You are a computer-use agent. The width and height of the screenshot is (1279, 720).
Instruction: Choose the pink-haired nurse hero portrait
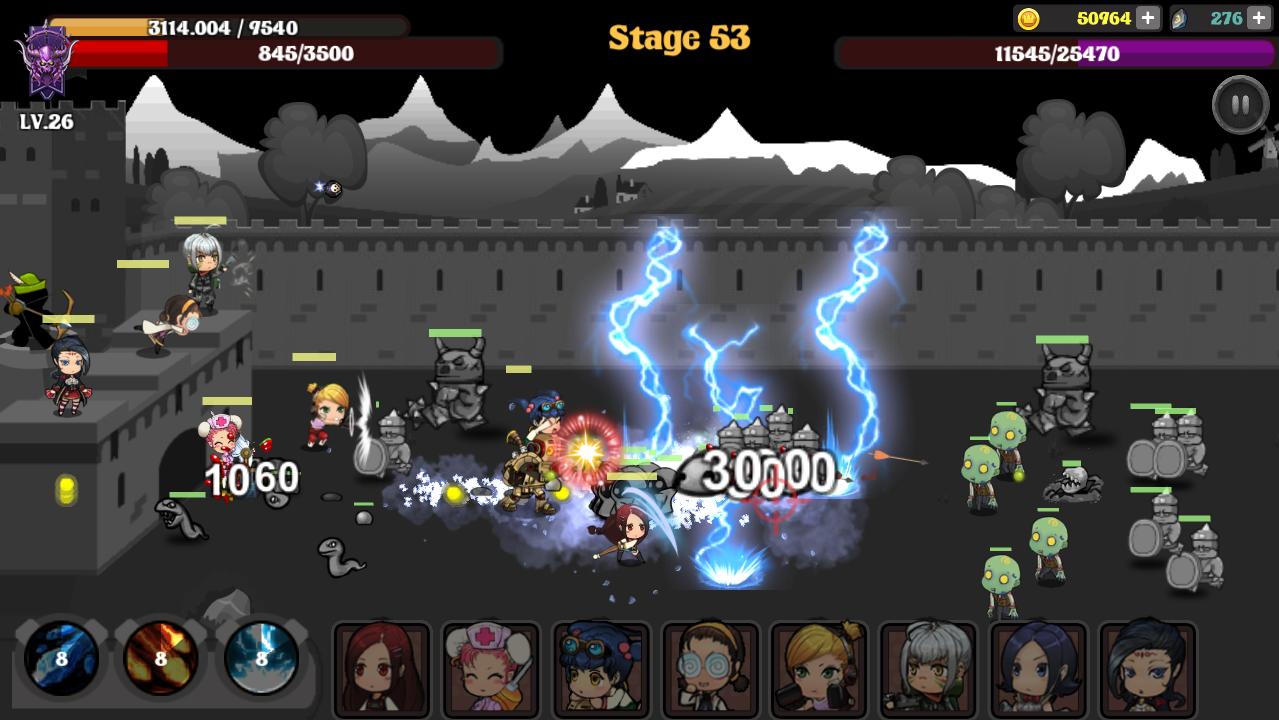click(490, 668)
